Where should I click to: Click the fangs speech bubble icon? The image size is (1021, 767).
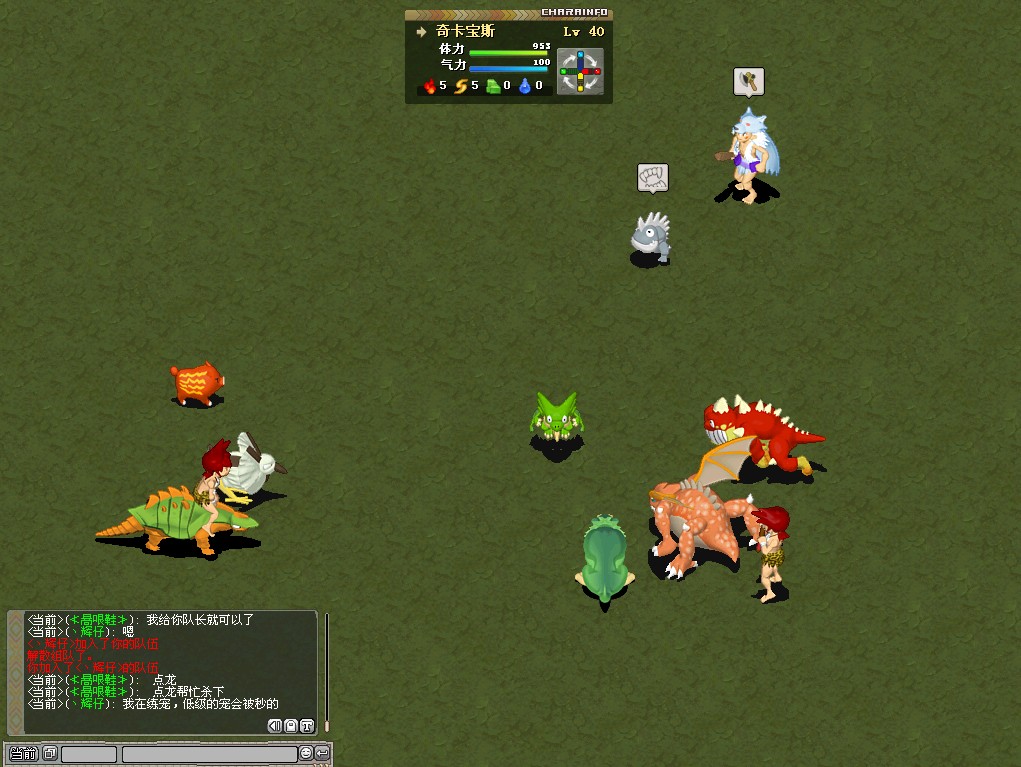[x=652, y=178]
